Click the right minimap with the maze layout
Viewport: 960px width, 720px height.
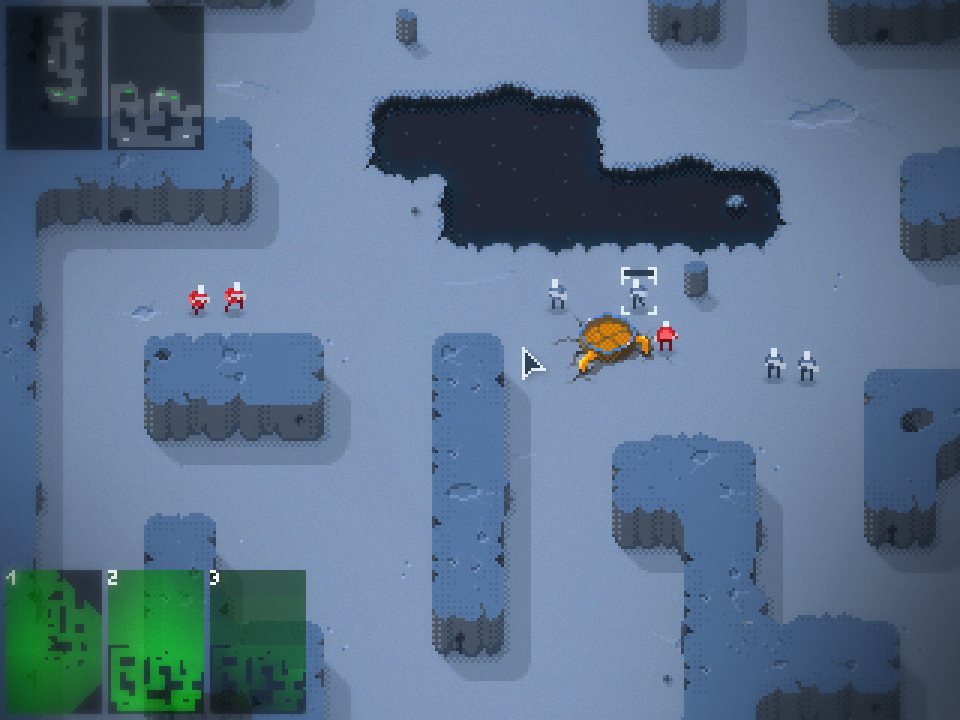point(156,78)
